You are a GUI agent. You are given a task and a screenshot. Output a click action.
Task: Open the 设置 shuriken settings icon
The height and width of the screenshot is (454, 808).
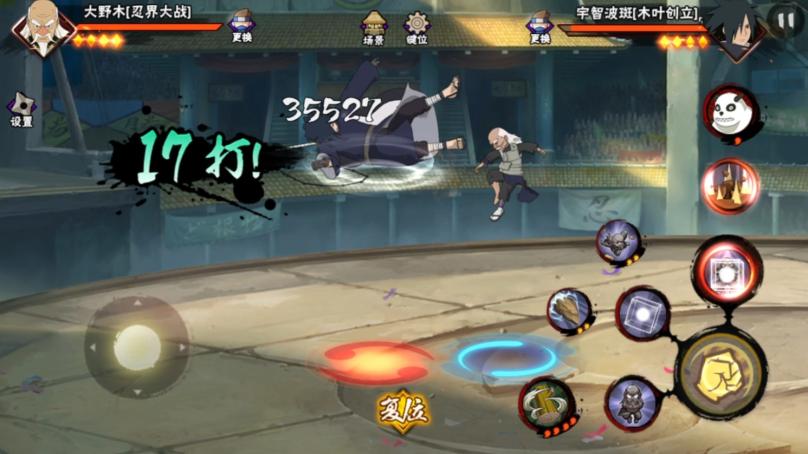[22, 106]
